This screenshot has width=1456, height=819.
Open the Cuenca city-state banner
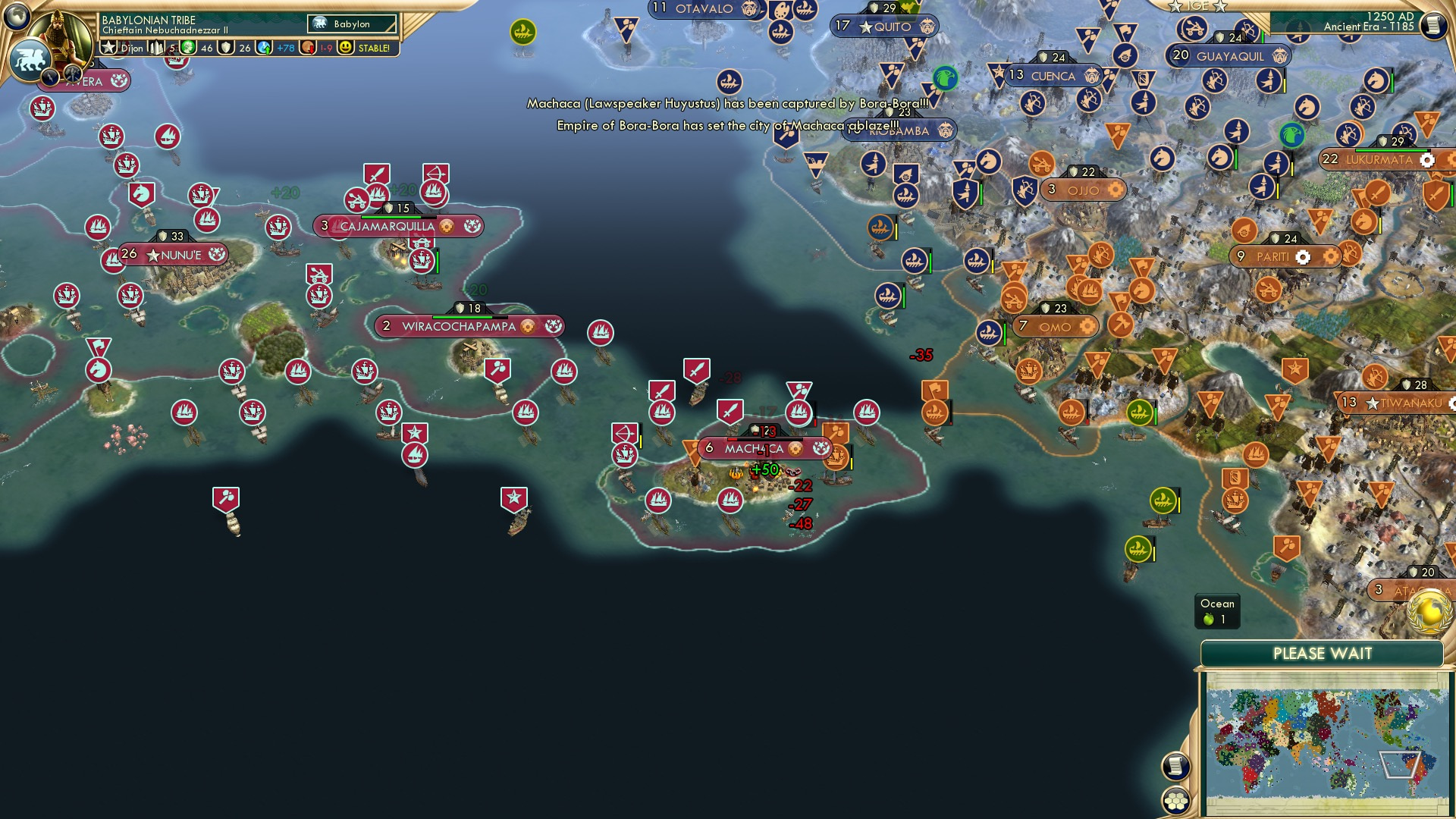[1053, 76]
